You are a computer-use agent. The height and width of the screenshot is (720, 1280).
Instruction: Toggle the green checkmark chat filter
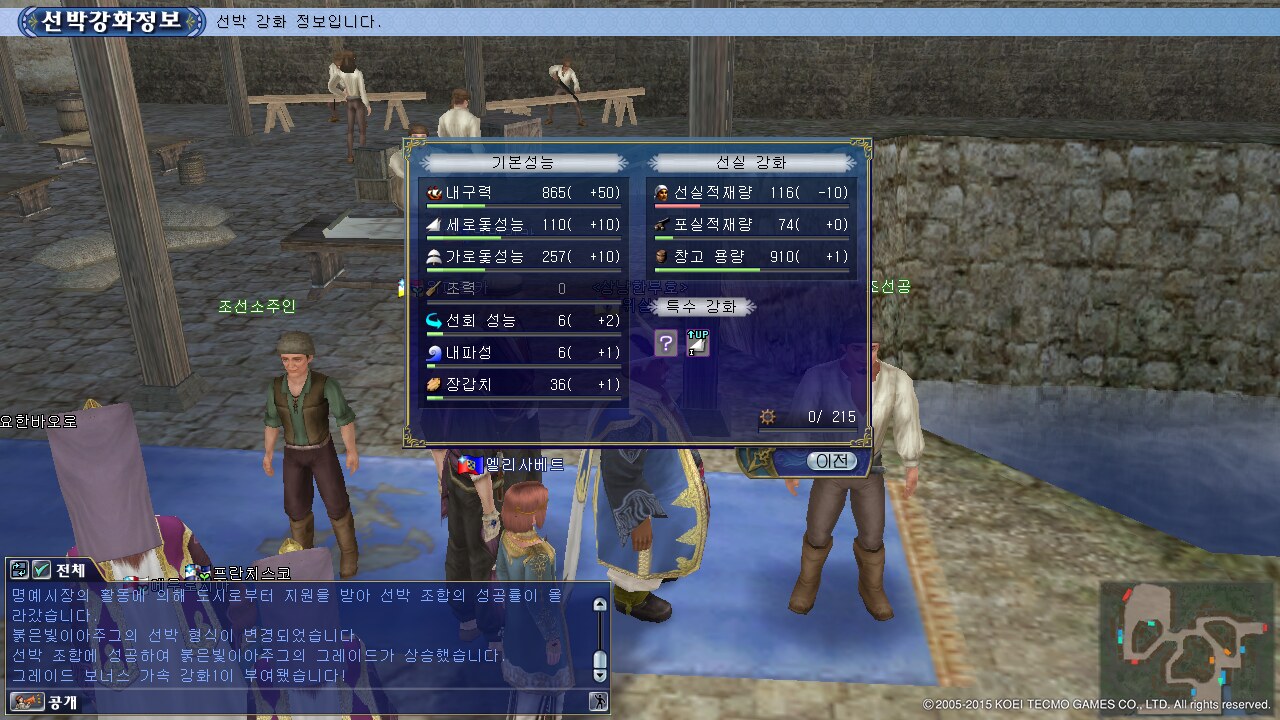(41, 570)
